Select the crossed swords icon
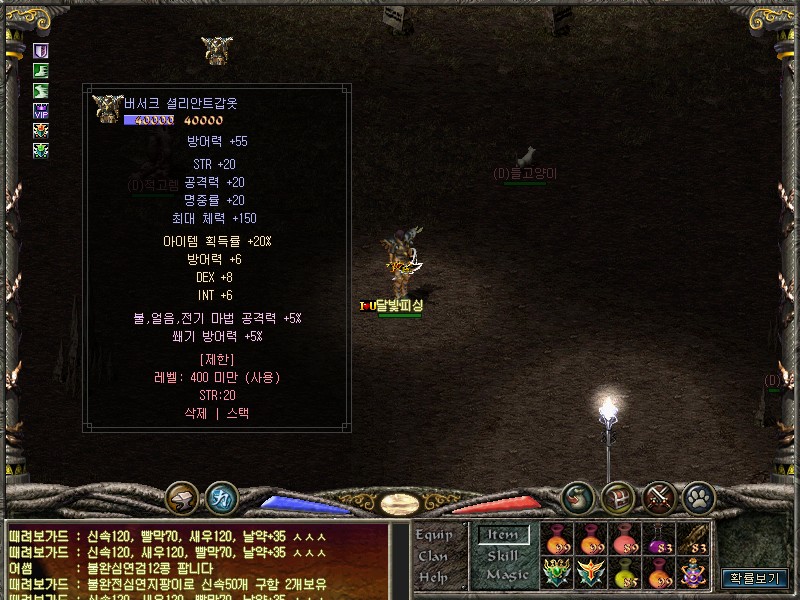This screenshot has width=800, height=600. 659,496
